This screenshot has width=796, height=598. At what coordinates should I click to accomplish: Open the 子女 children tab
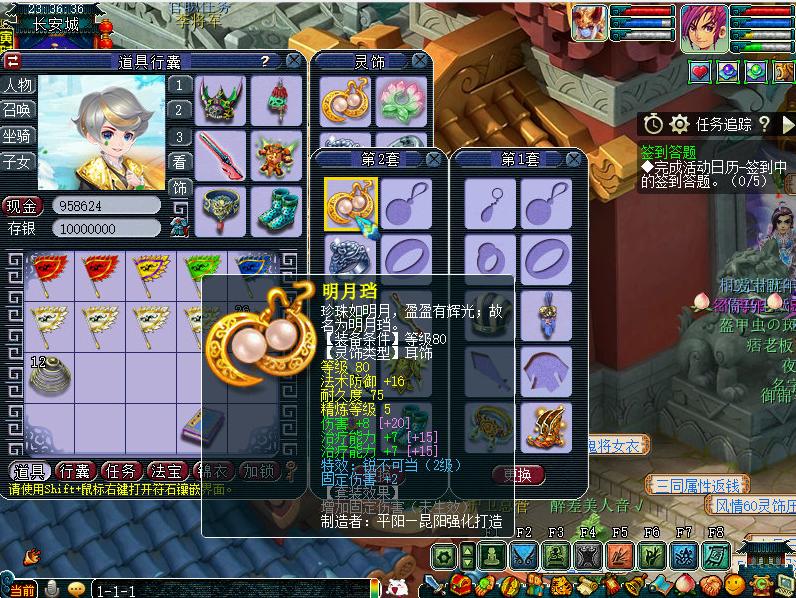[17, 160]
